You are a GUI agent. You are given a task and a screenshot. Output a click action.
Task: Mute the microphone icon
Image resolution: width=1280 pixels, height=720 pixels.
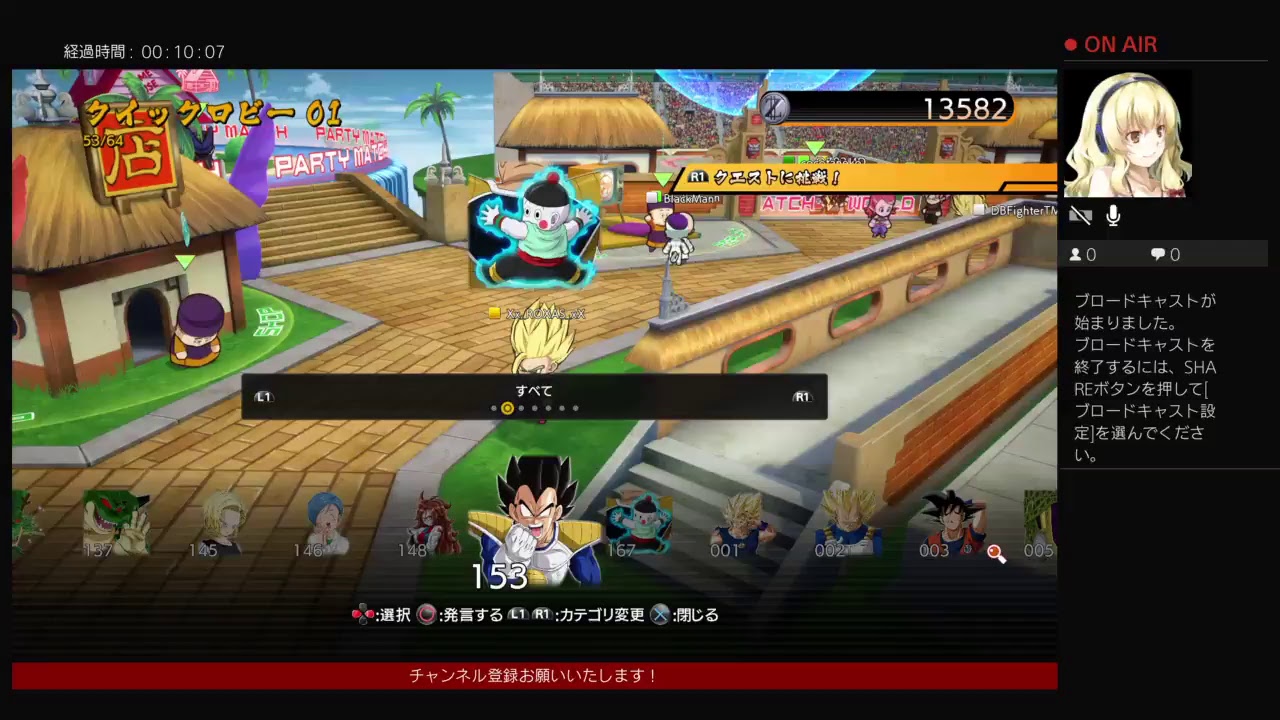click(x=1112, y=214)
